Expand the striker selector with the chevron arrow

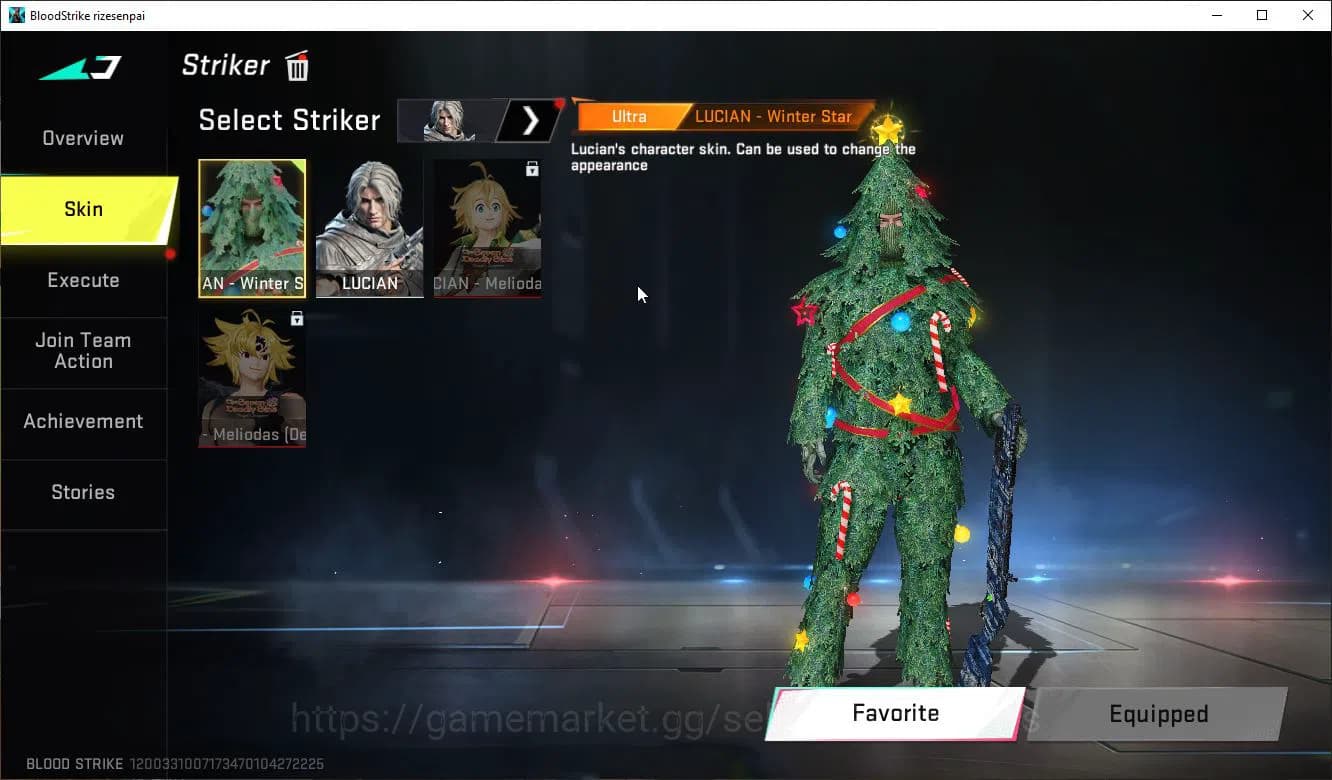pyautogui.click(x=531, y=119)
